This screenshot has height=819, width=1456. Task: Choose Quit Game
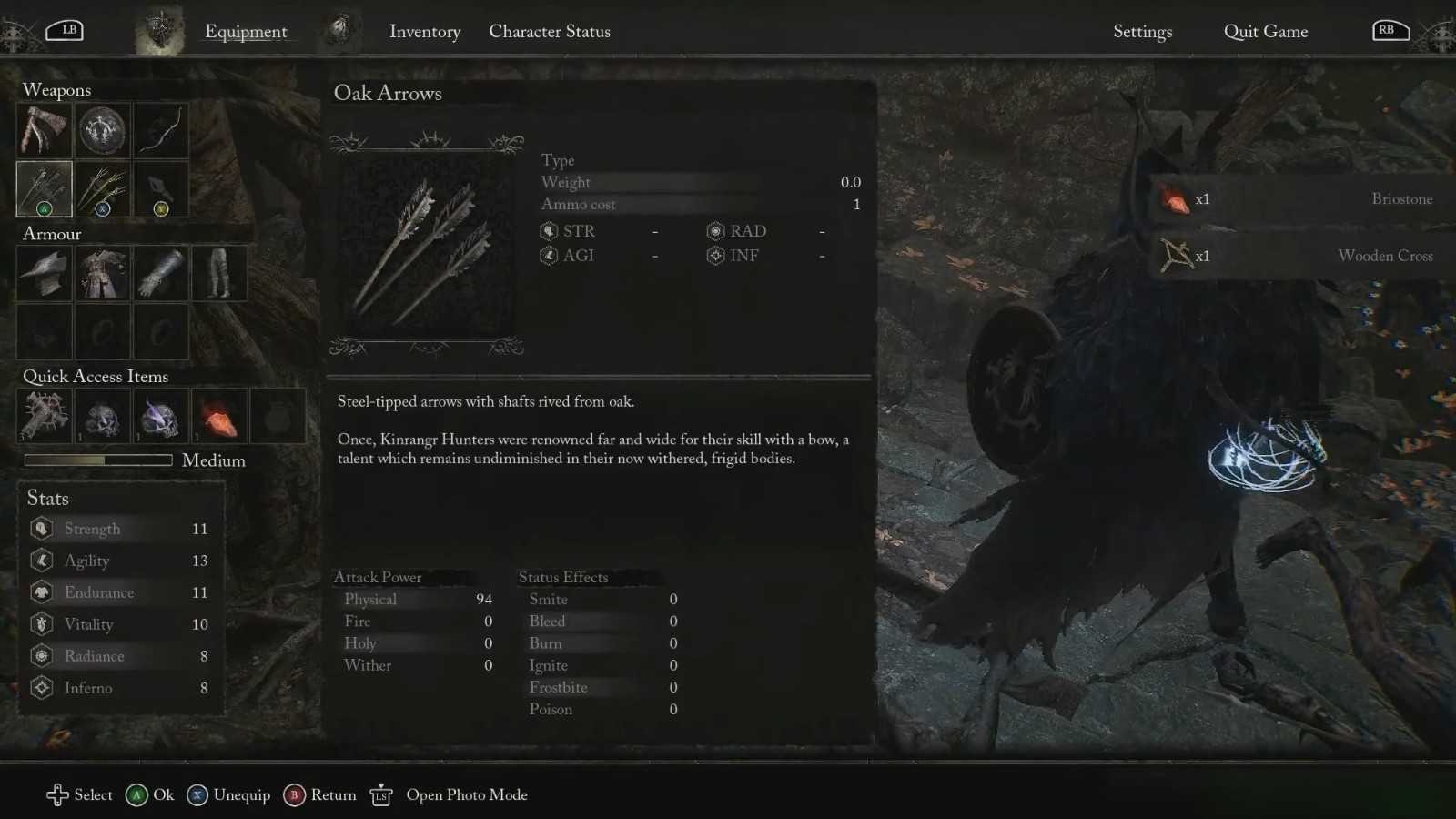(1265, 32)
